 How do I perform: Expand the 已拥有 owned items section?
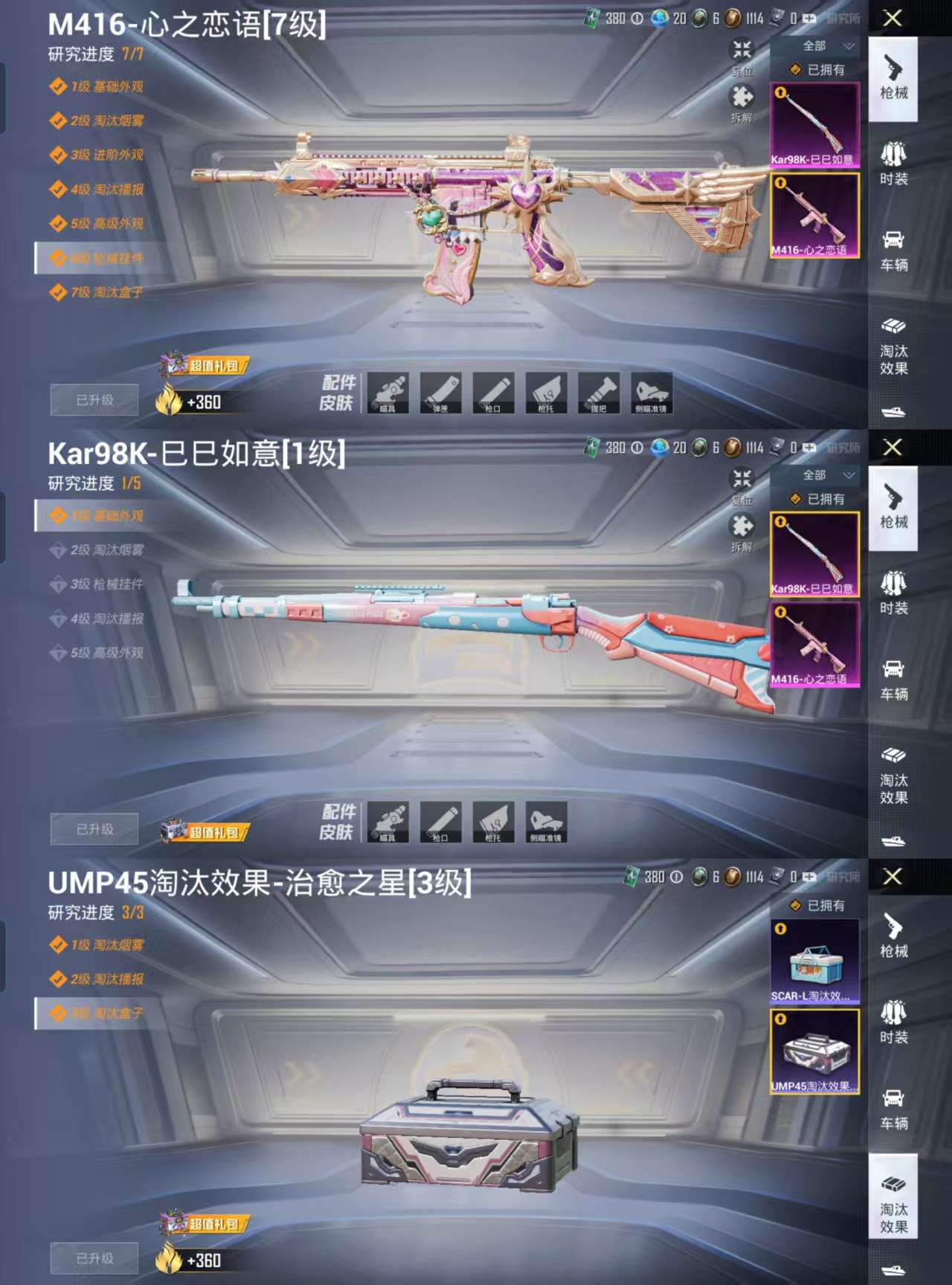(x=818, y=71)
